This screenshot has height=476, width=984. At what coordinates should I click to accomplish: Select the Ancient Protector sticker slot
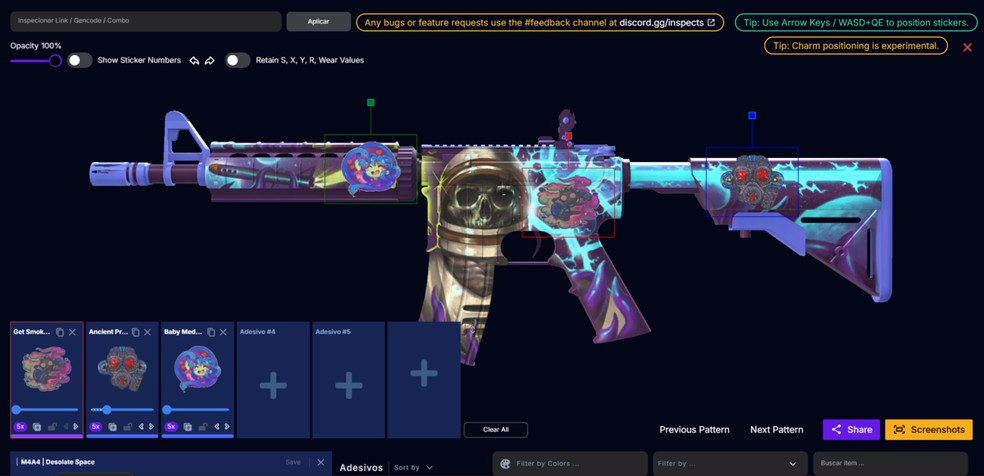point(121,370)
